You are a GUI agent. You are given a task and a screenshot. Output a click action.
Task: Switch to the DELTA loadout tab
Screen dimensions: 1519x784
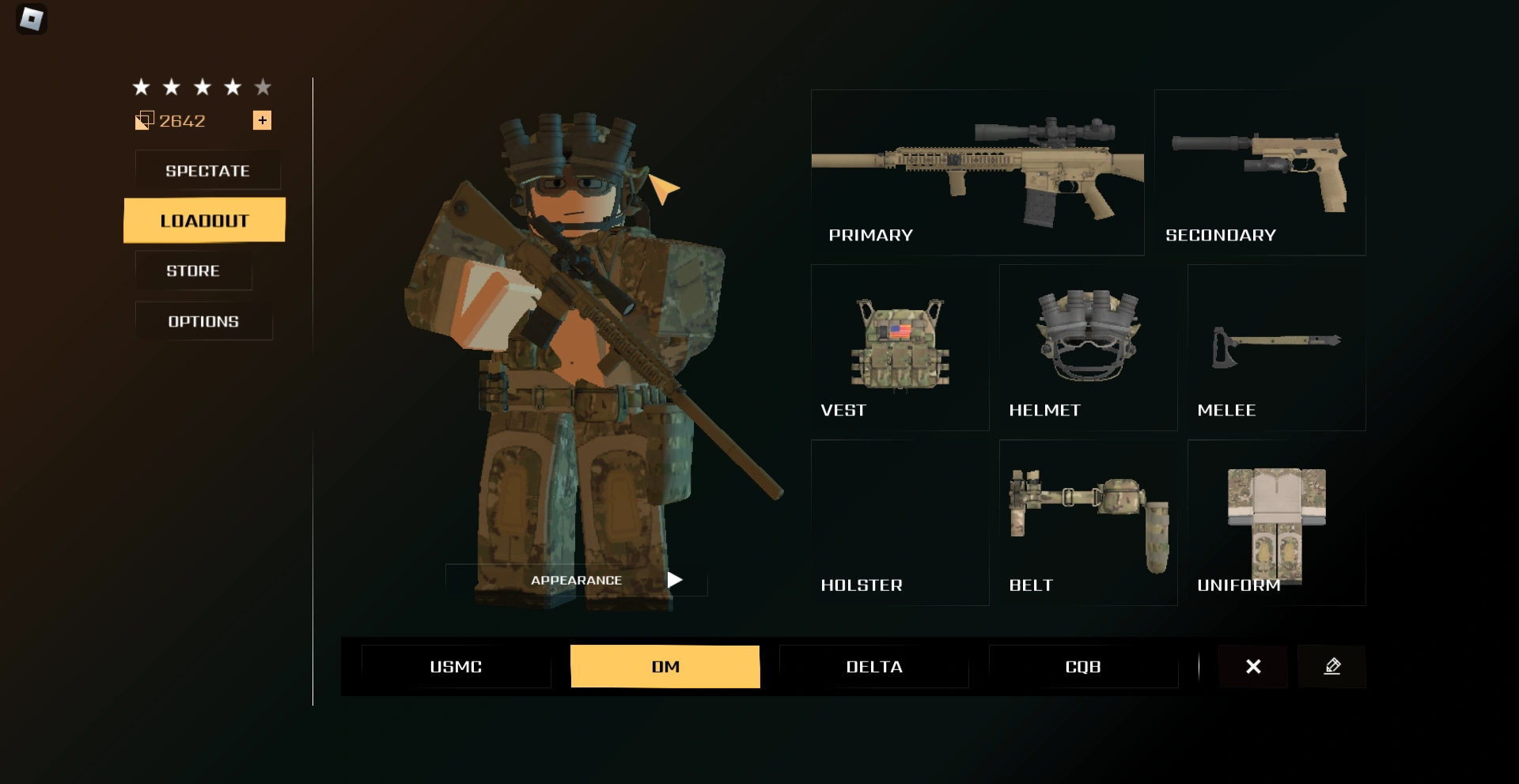(873, 666)
